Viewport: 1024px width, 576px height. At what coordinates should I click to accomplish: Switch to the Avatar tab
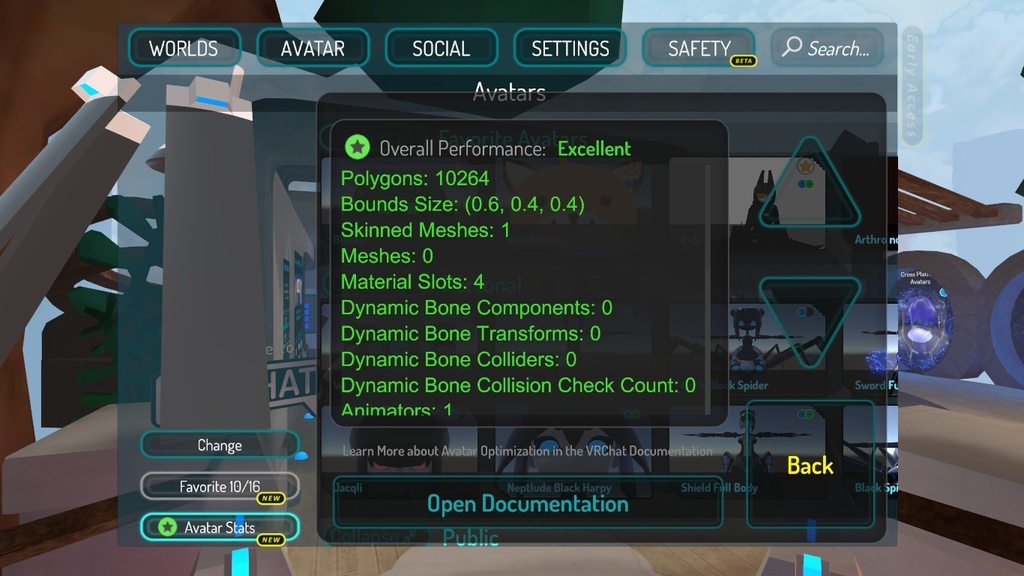(313, 48)
